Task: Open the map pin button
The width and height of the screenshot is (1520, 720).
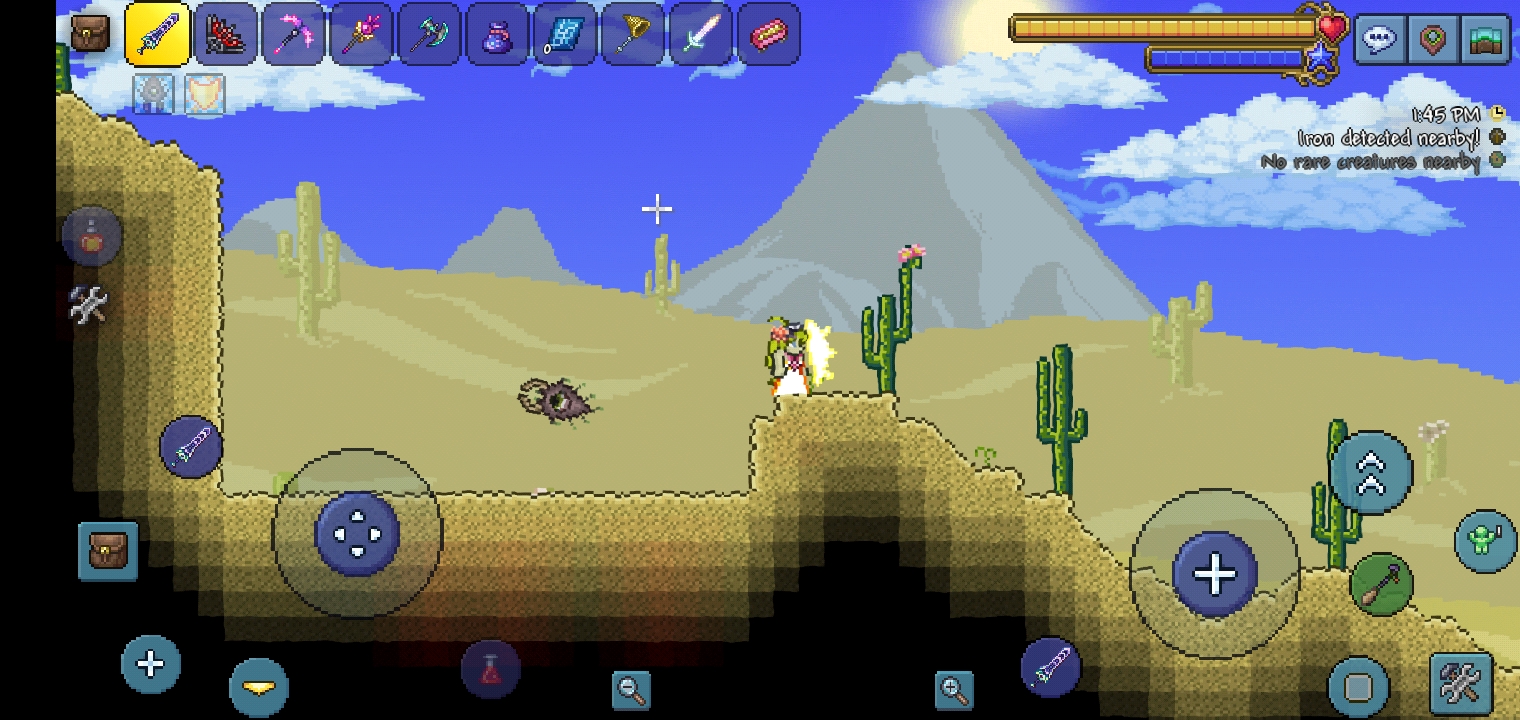Action: point(1433,41)
